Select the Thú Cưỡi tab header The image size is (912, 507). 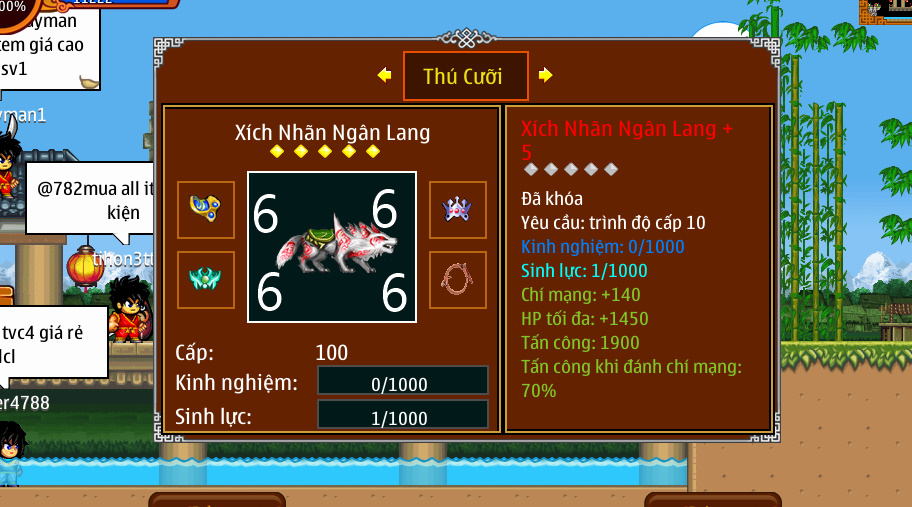(x=465, y=76)
